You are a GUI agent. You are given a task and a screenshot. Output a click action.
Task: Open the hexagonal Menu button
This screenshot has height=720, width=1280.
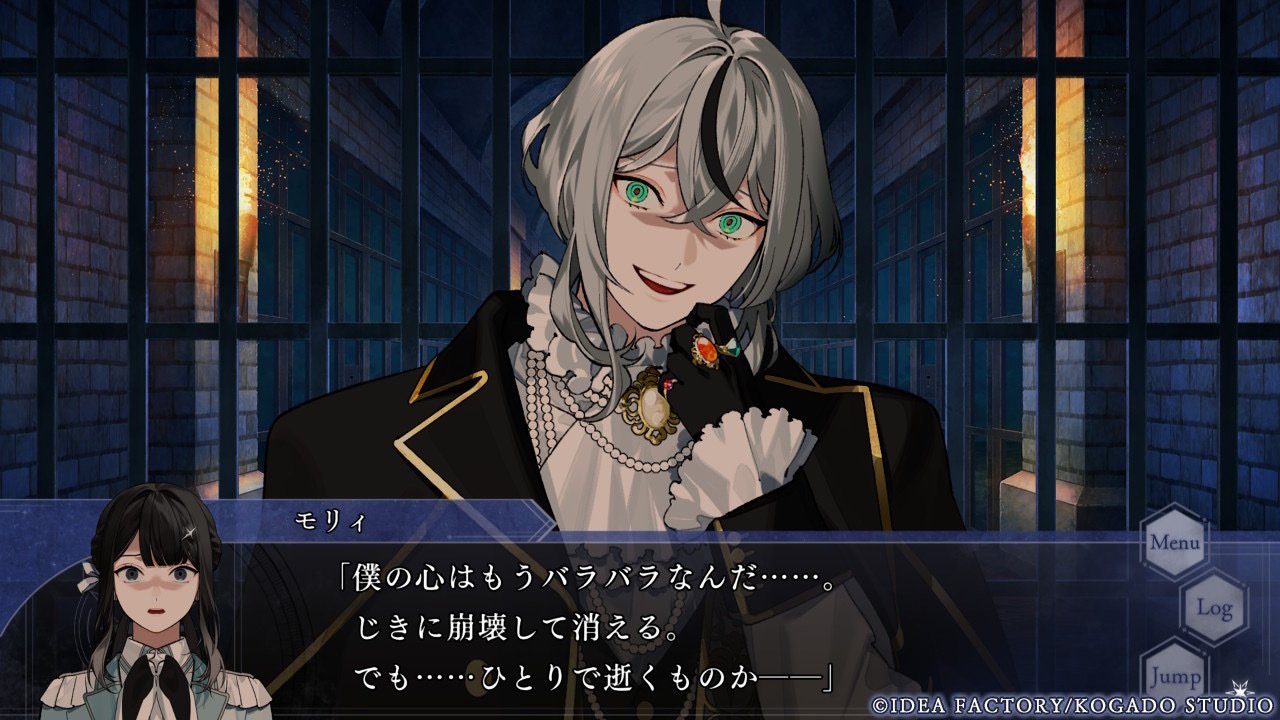coord(1174,543)
